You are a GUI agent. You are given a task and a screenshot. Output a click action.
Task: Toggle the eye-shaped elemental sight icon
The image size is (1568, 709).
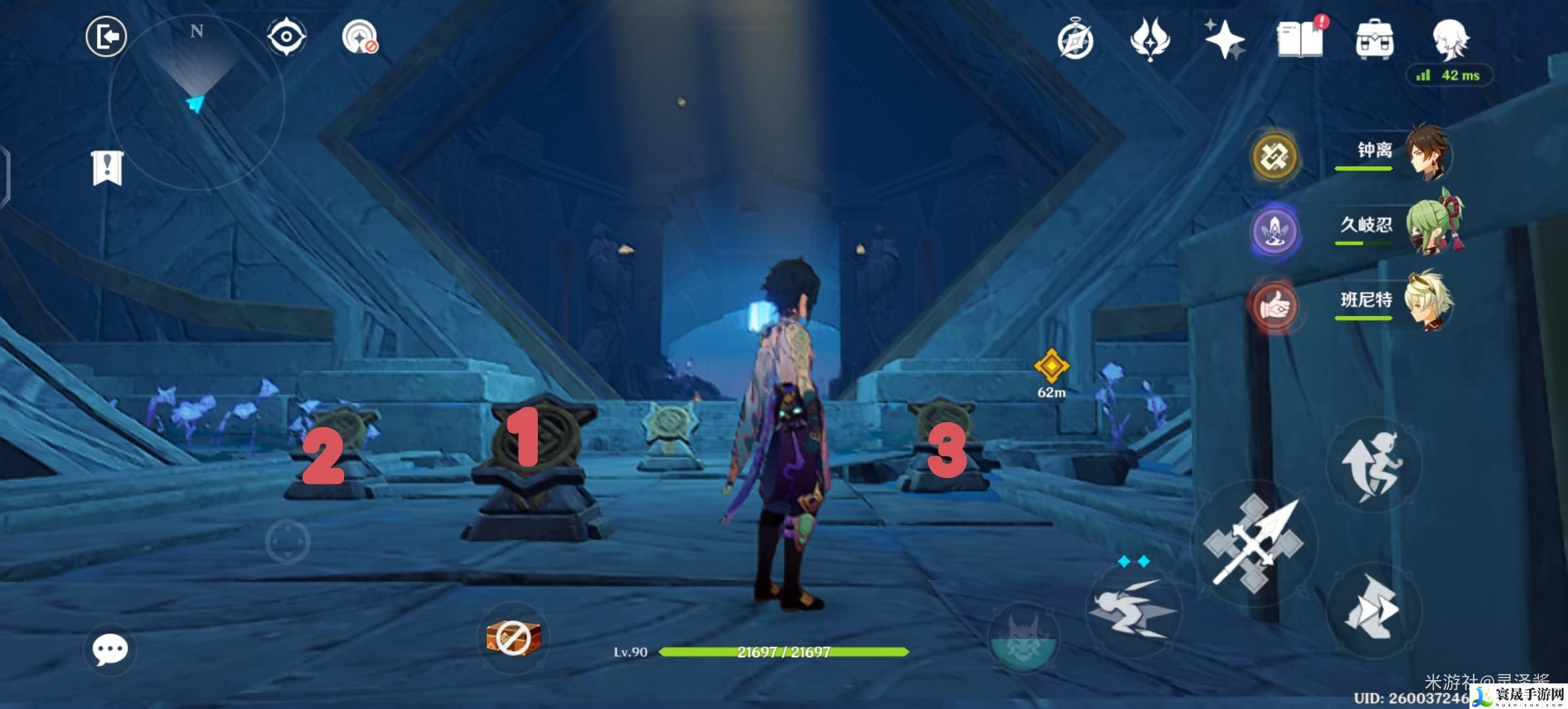tap(287, 36)
